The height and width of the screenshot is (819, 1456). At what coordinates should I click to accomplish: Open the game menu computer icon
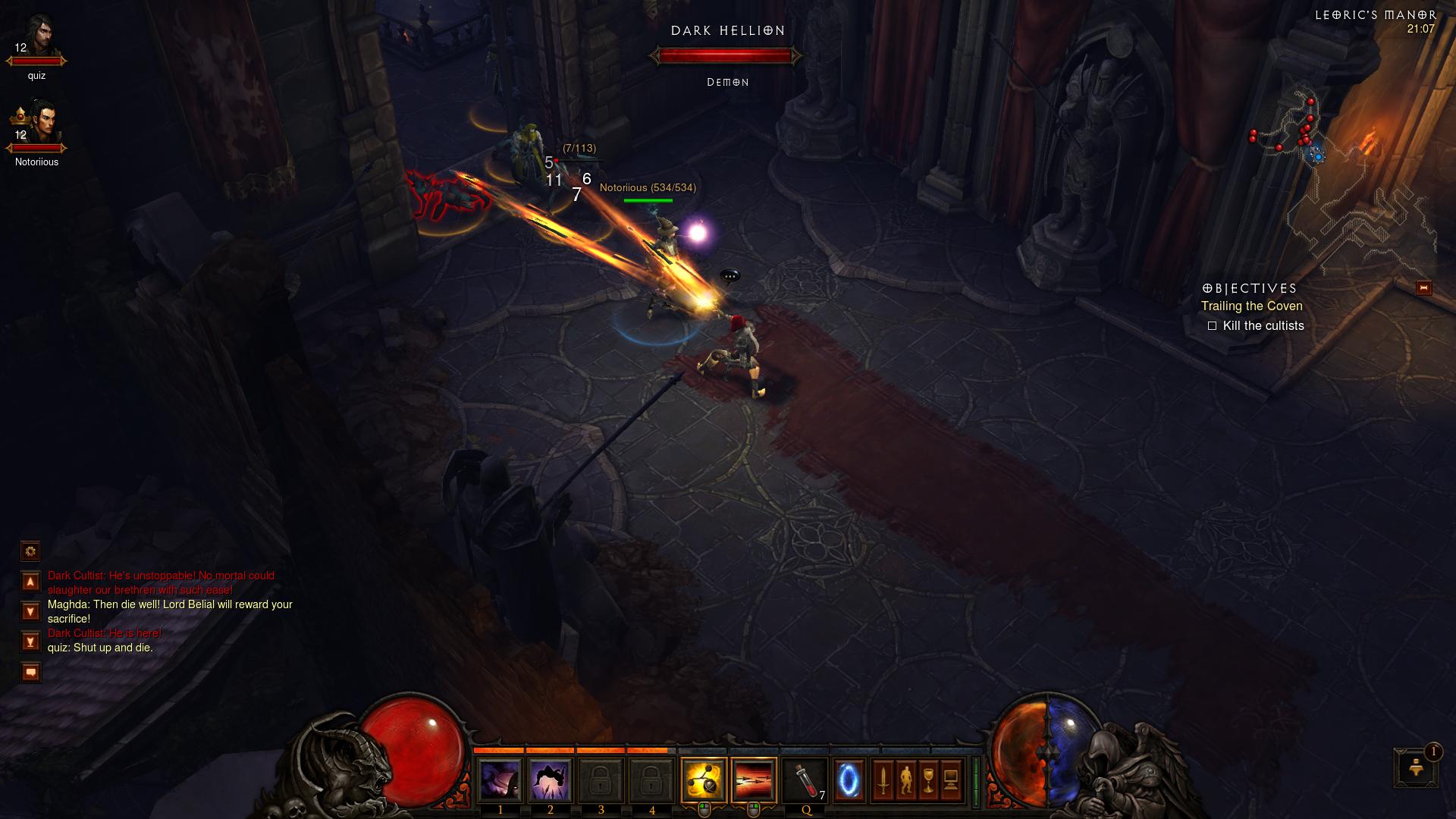[951, 780]
